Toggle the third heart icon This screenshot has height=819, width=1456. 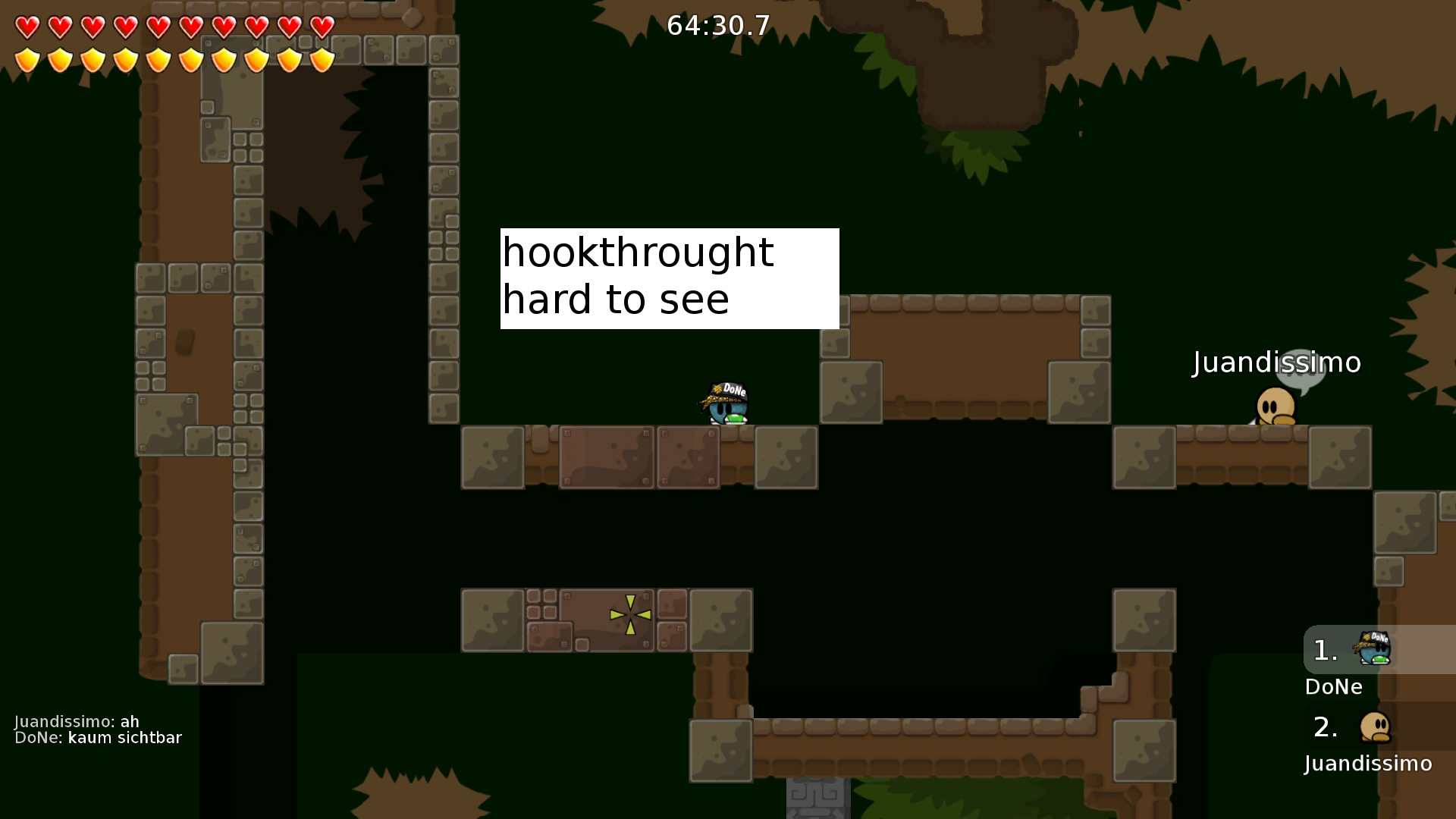92,27
